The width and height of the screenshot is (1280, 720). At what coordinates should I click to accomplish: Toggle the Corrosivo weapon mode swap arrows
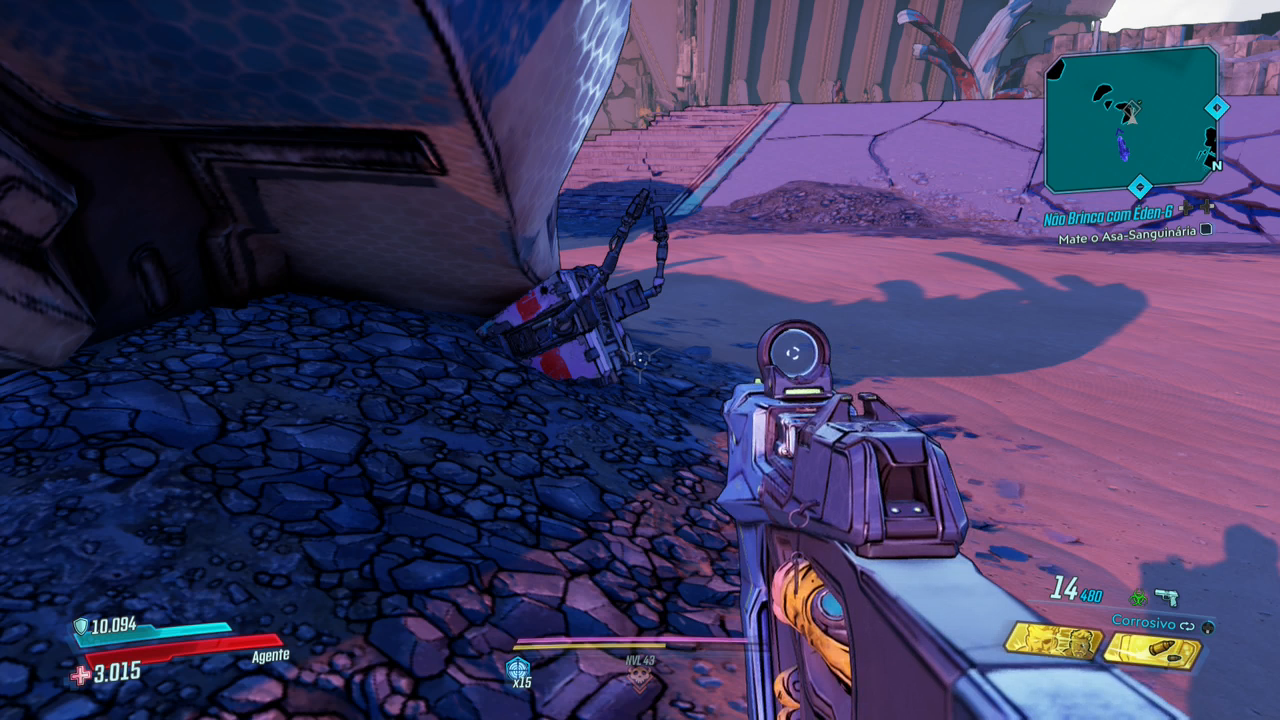(1187, 625)
